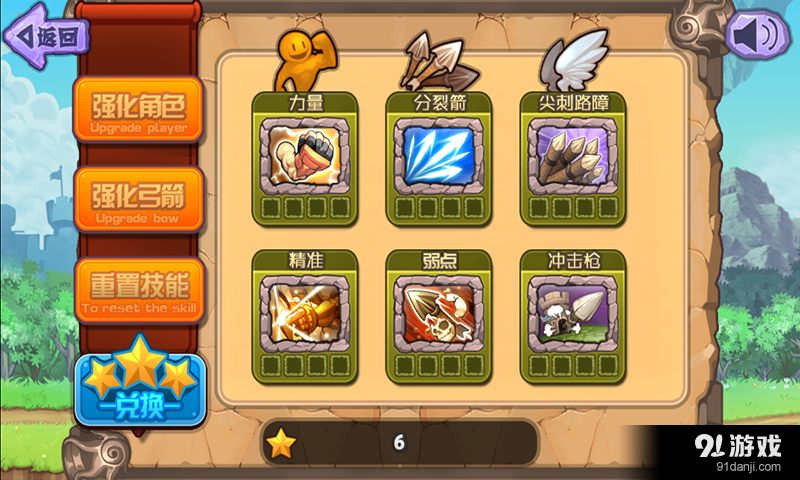Show the triple arrows category
800x480 pixels.
pyautogui.click(x=433, y=60)
